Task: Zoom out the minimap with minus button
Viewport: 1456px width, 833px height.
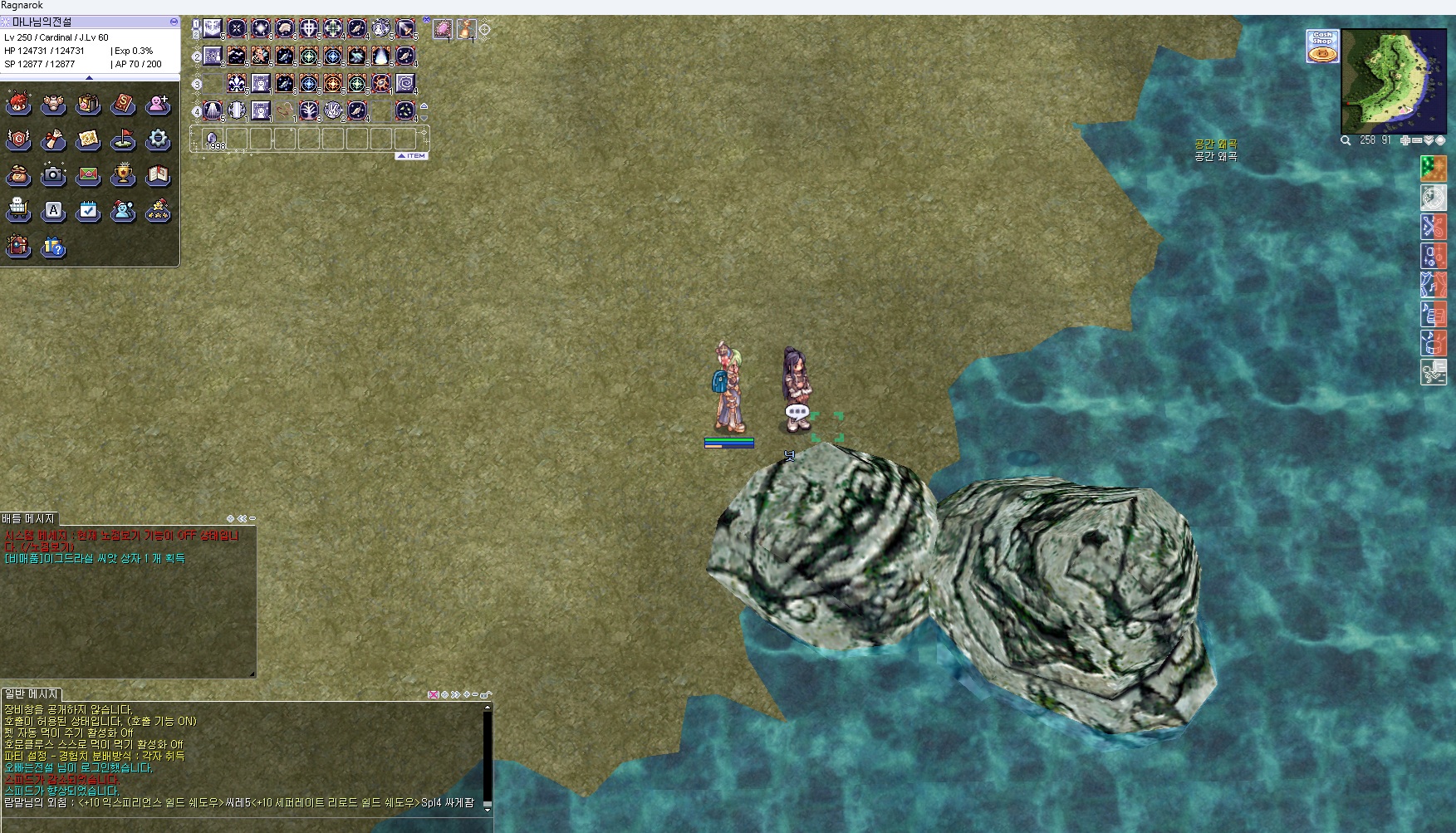Action: tap(1417, 140)
